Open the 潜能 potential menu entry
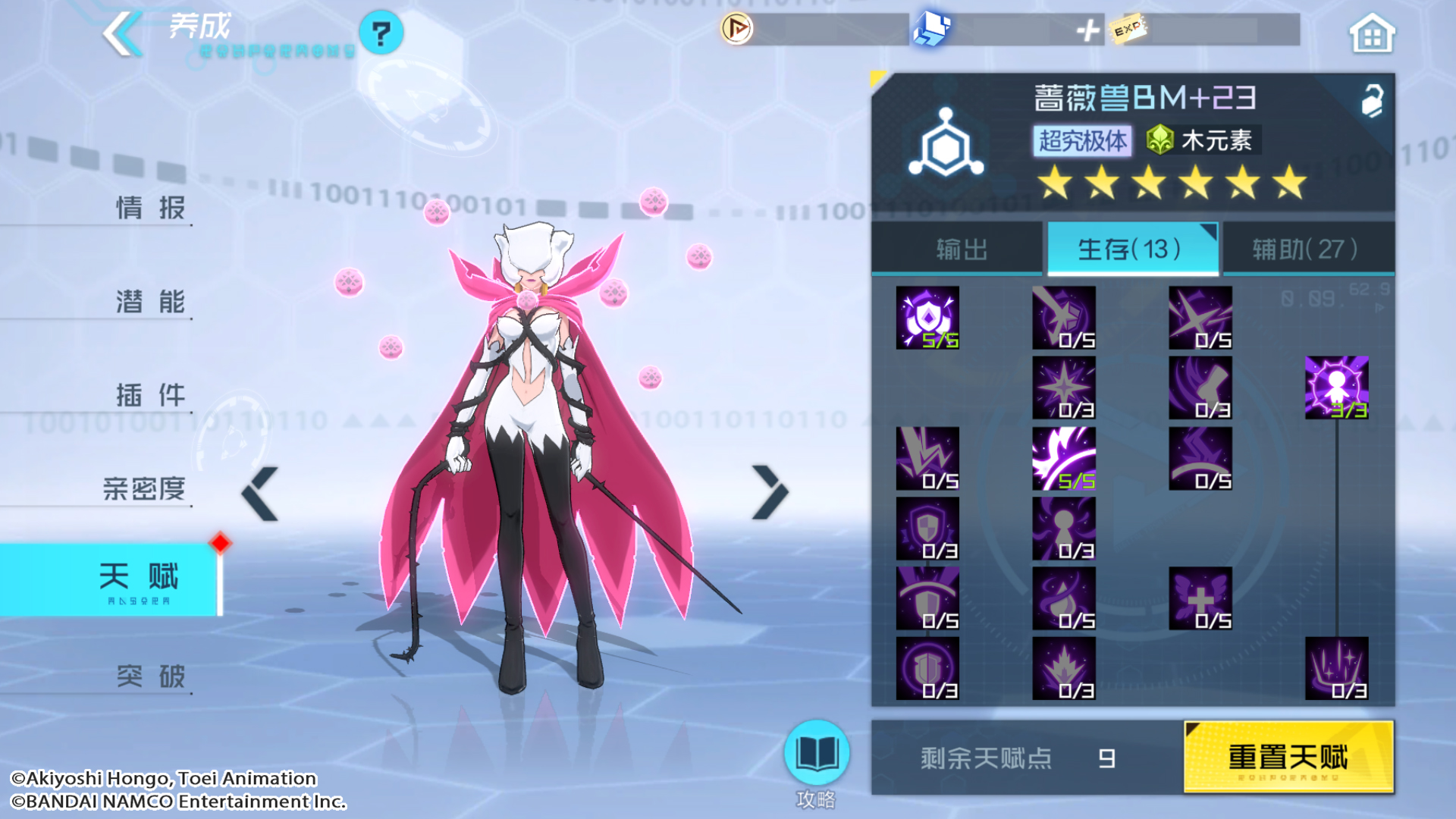Image resolution: width=1456 pixels, height=819 pixels. point(150,301)
